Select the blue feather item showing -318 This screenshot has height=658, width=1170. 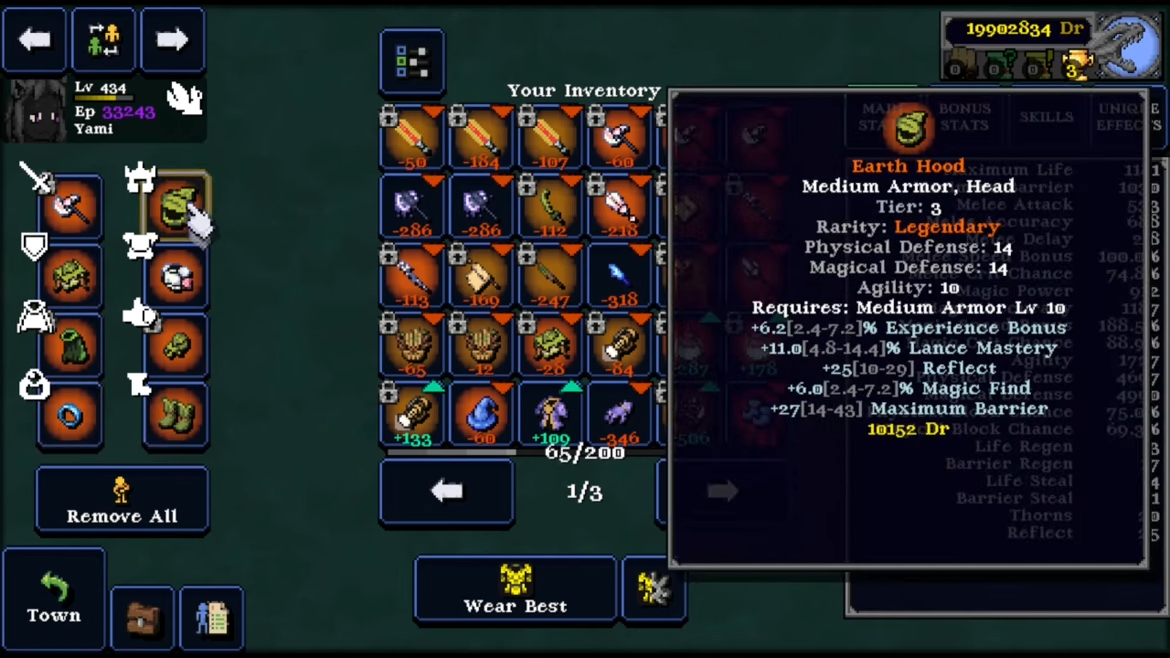click(619, 276)
